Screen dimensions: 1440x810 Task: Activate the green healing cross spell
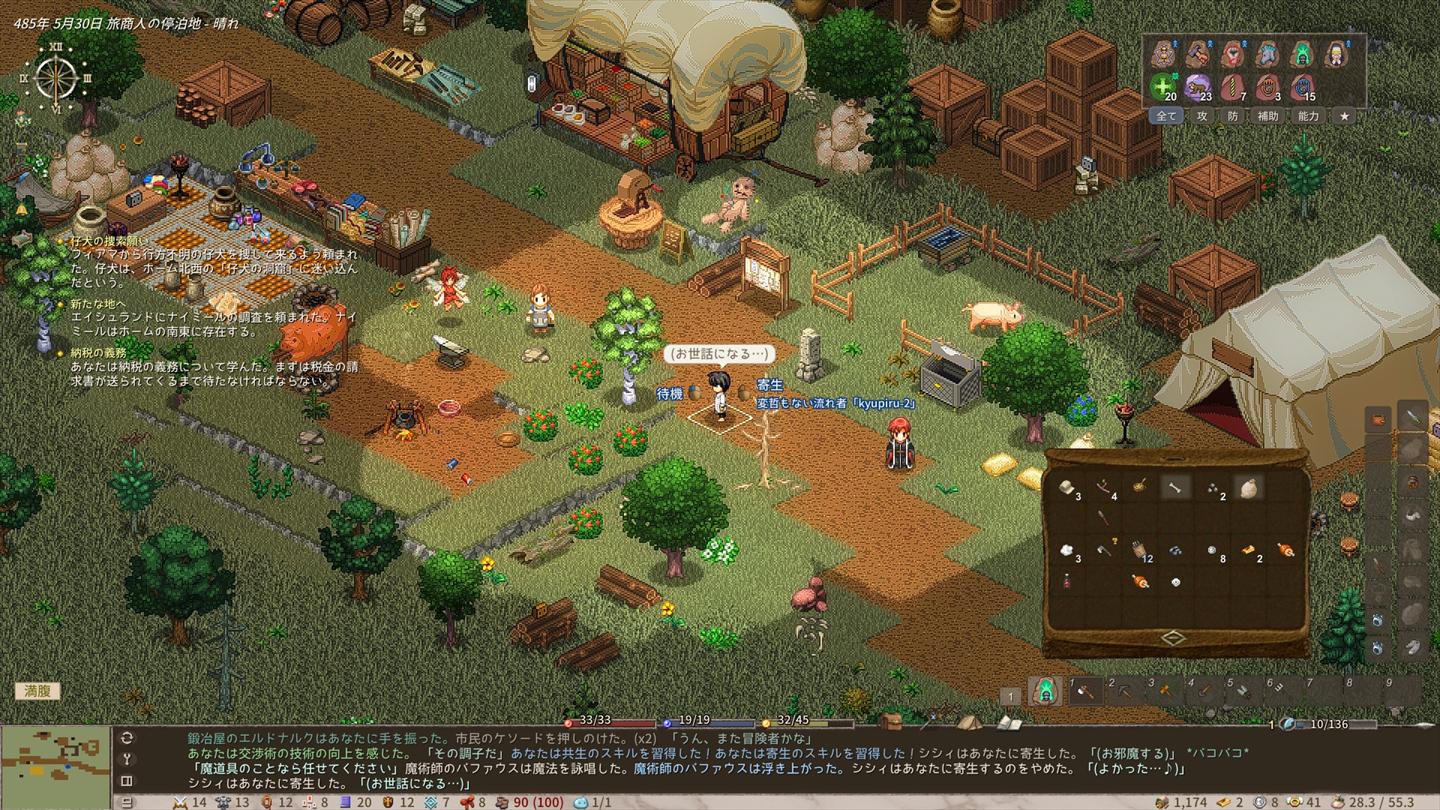(x=1162, y=86)
